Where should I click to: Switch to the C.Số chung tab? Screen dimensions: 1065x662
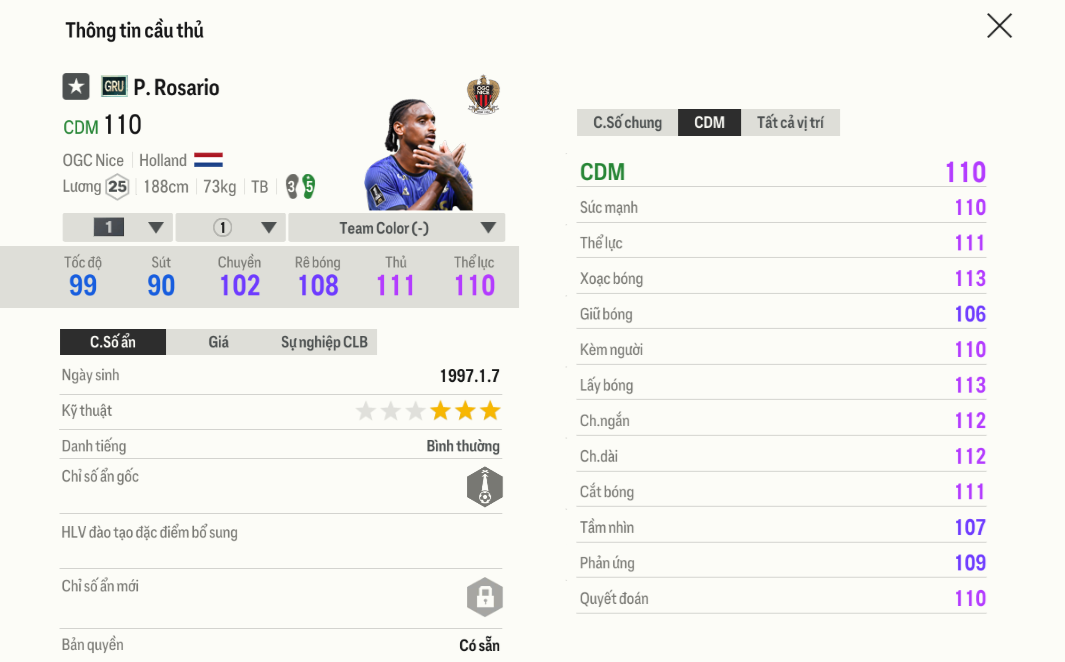click(x=627, y=123)
